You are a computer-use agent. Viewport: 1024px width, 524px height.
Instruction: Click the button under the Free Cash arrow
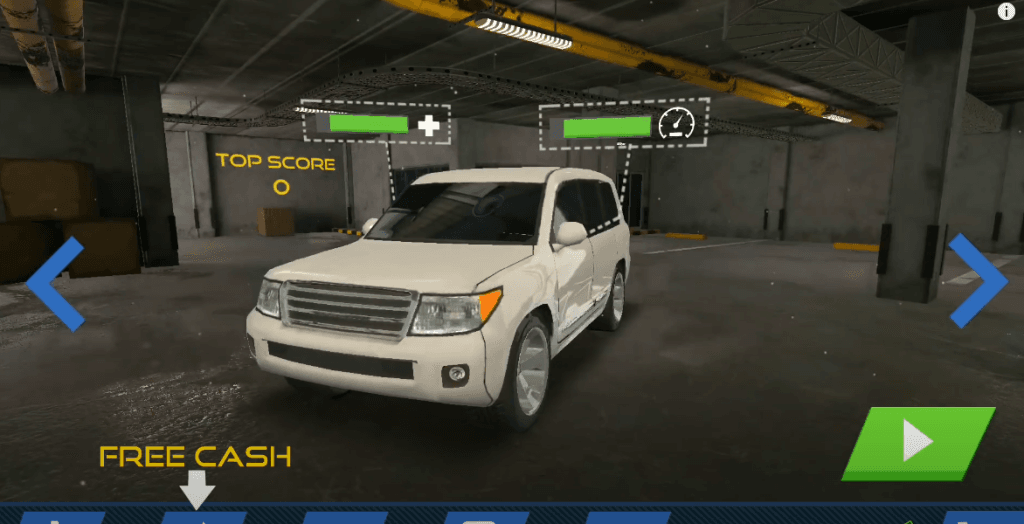pos(203,518)
